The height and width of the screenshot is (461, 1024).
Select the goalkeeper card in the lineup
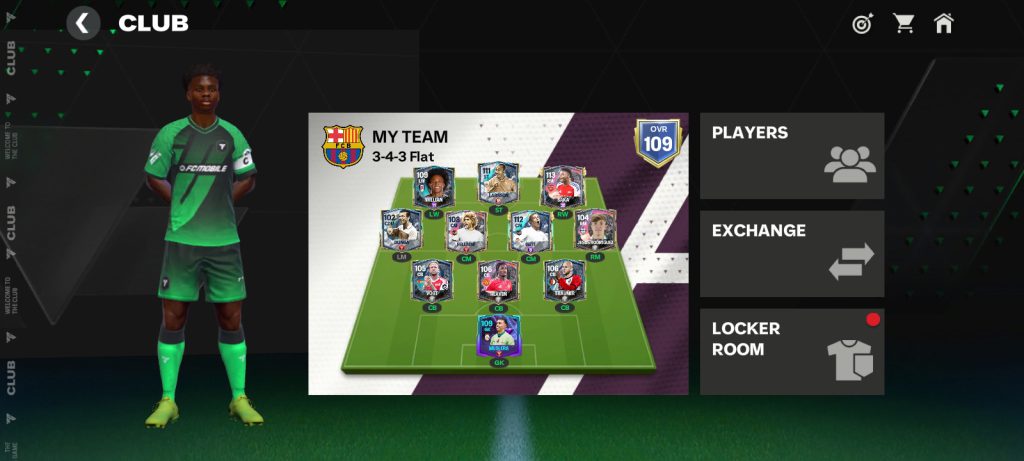[x=498, y=338]
